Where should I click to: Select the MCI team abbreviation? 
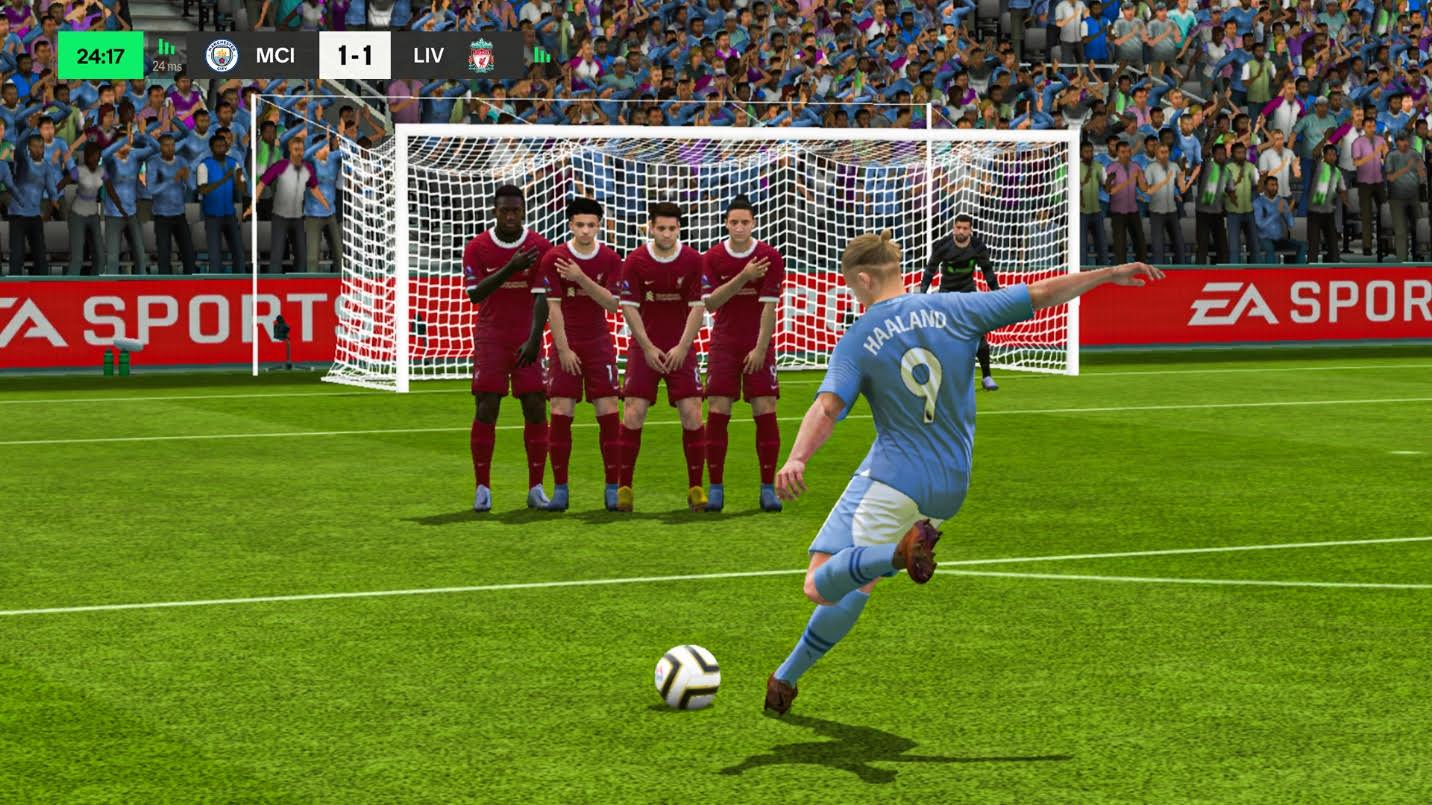click(x=276, y=56)
